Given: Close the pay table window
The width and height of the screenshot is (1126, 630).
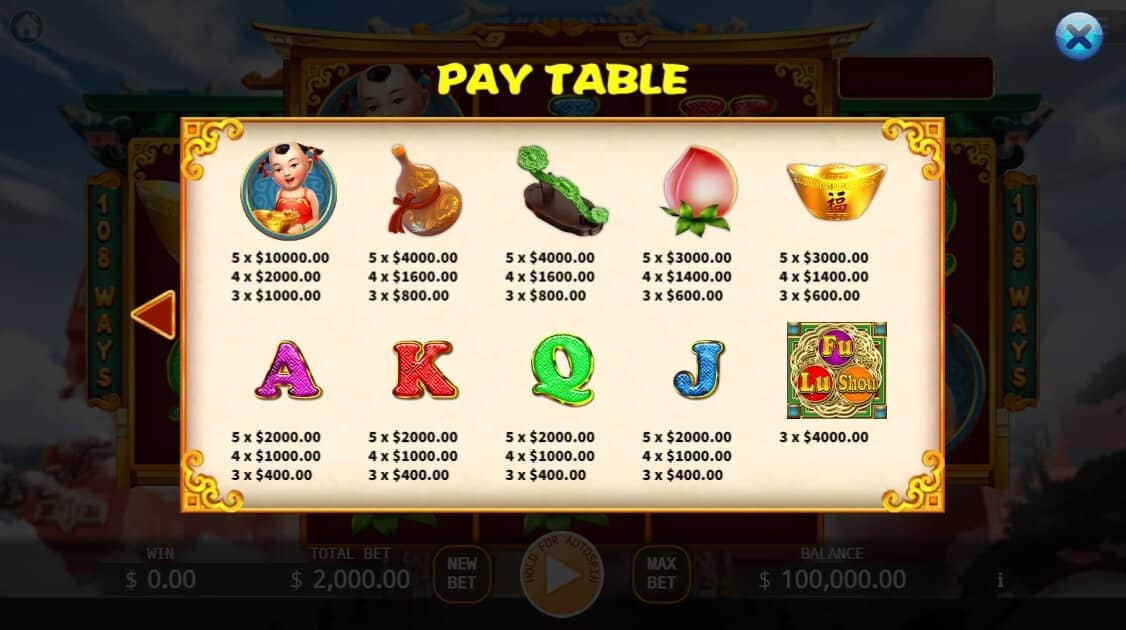Looking at the screenshot, I should (x=1078, y=36).
